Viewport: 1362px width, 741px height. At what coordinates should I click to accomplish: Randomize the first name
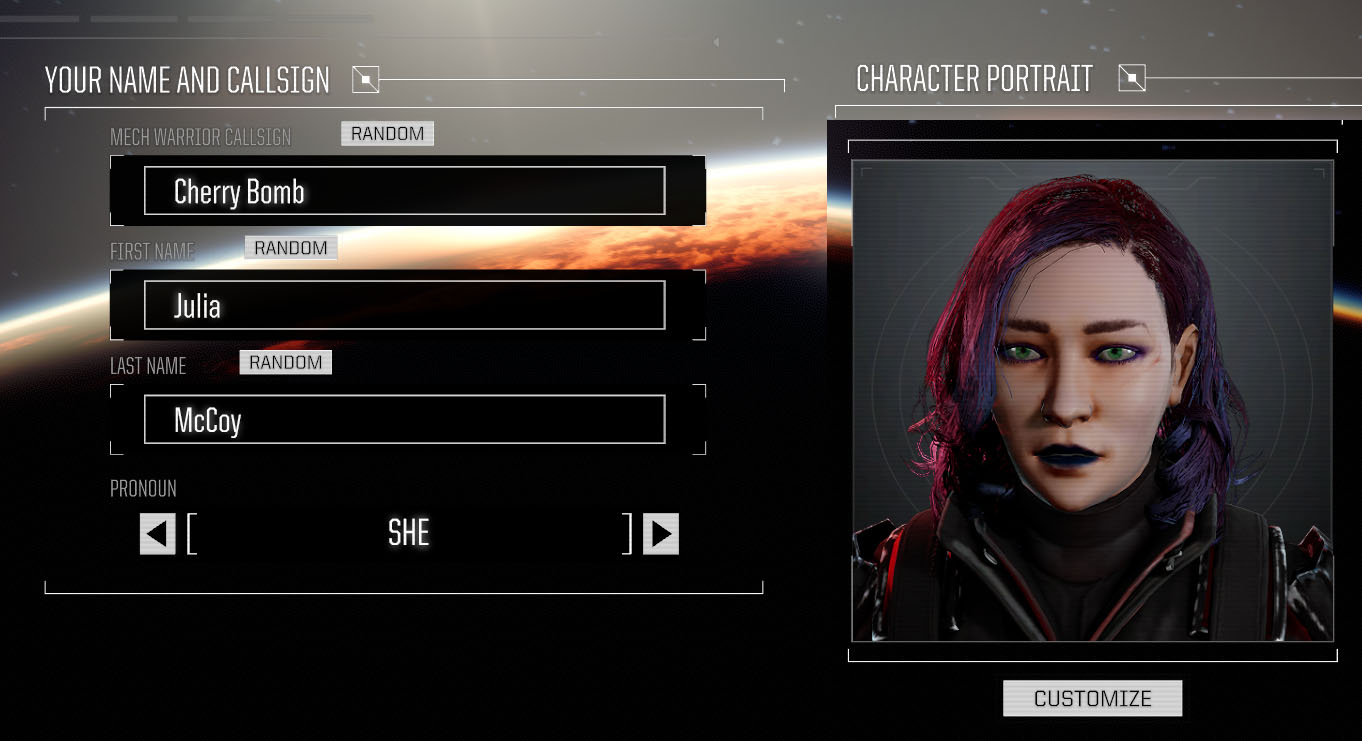click(290, 248)
